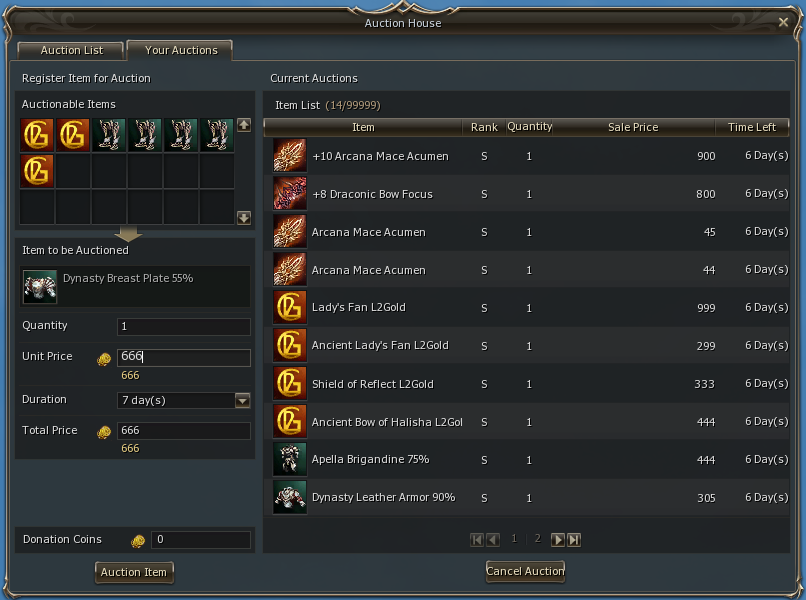Select the +10 Arcana Mace Acumen listing
The width and height of the screenshot is (806, 600).
(x=380, y=156)
